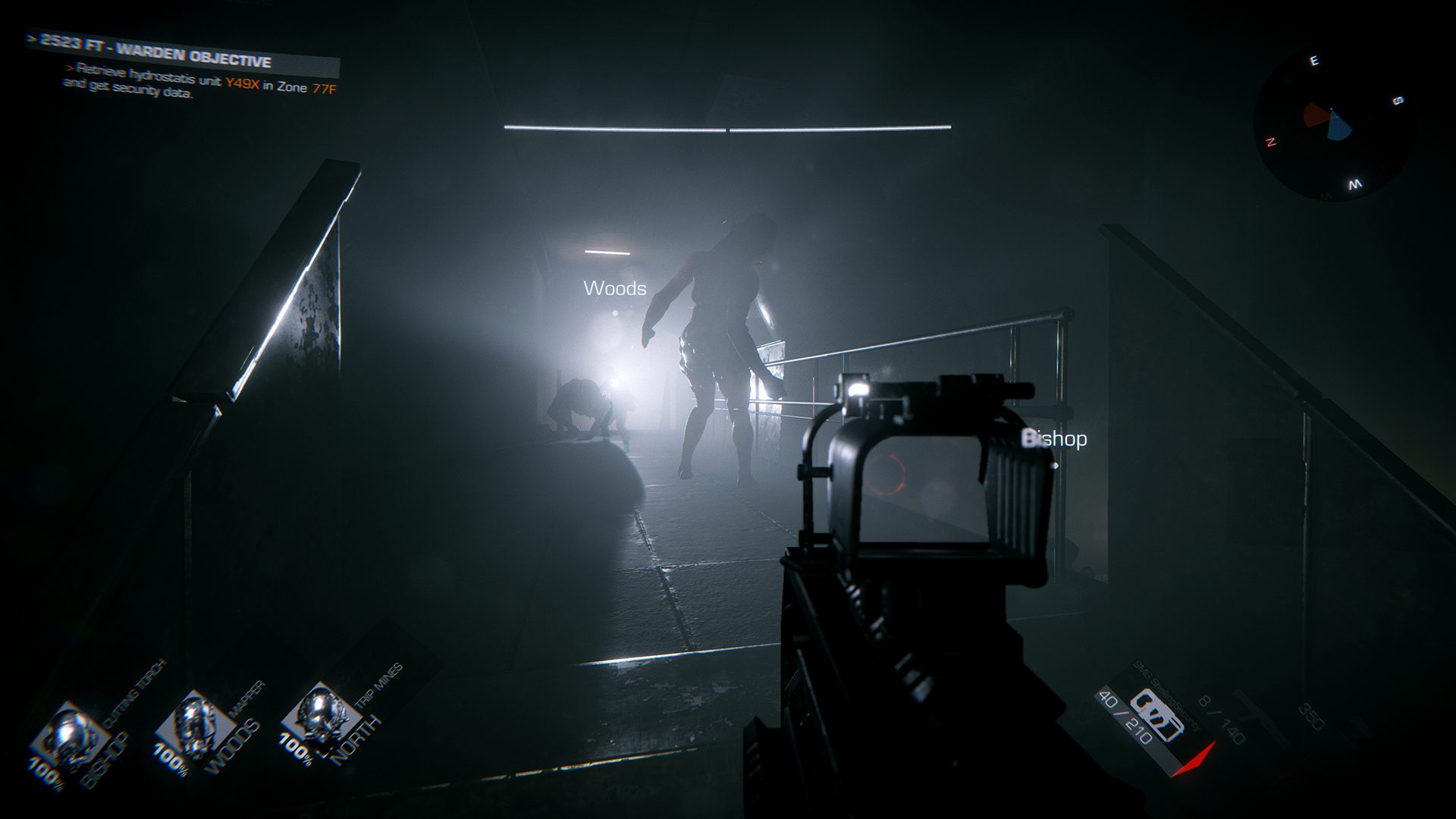
Task: Click the Woods player nametag
Action: 615,287
